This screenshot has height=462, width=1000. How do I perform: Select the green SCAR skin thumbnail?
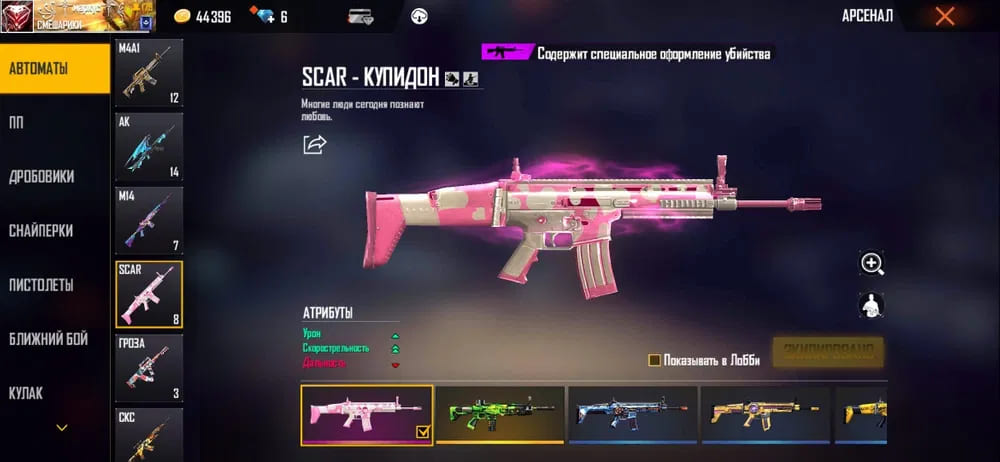coord(500,414)
